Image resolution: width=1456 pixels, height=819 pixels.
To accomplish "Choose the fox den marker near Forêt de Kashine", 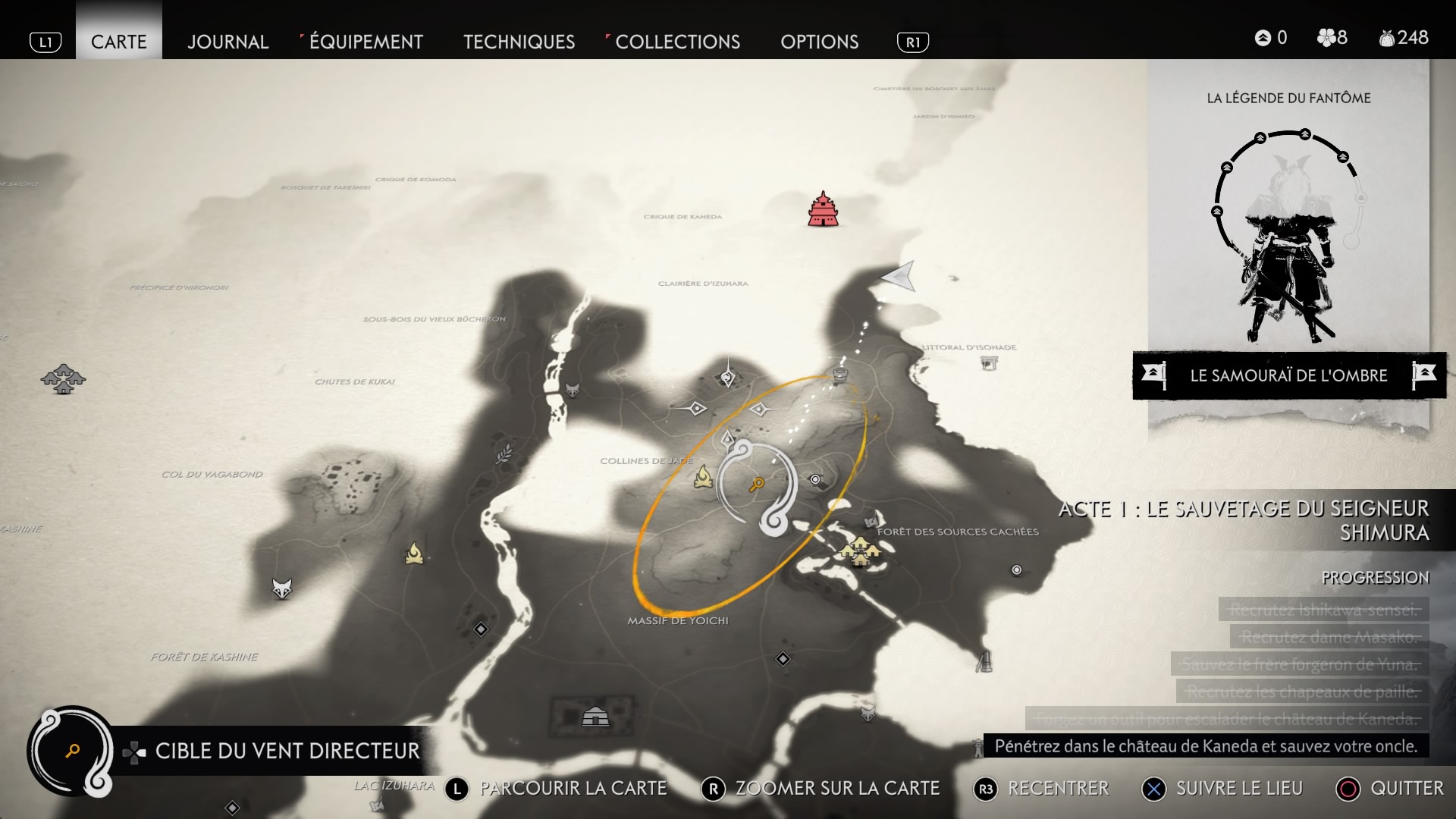I will click(x=282, y=588).
